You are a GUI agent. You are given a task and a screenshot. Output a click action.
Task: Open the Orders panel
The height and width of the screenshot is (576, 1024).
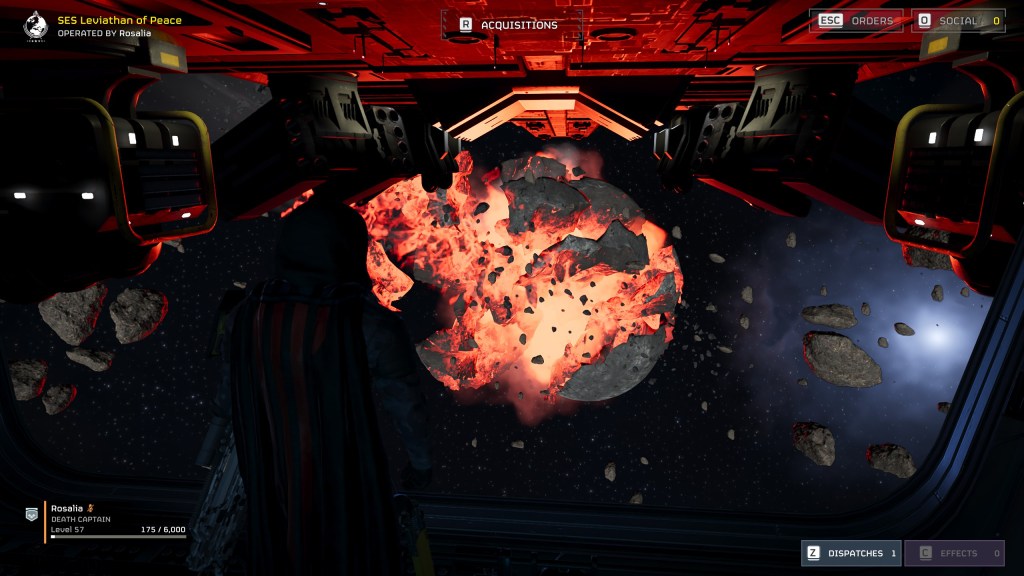[859, 21]
